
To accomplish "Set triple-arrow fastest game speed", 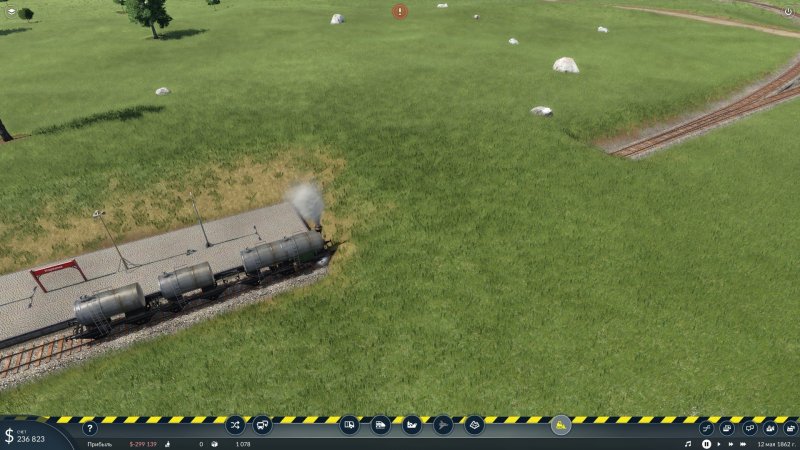I will point(746,443).
